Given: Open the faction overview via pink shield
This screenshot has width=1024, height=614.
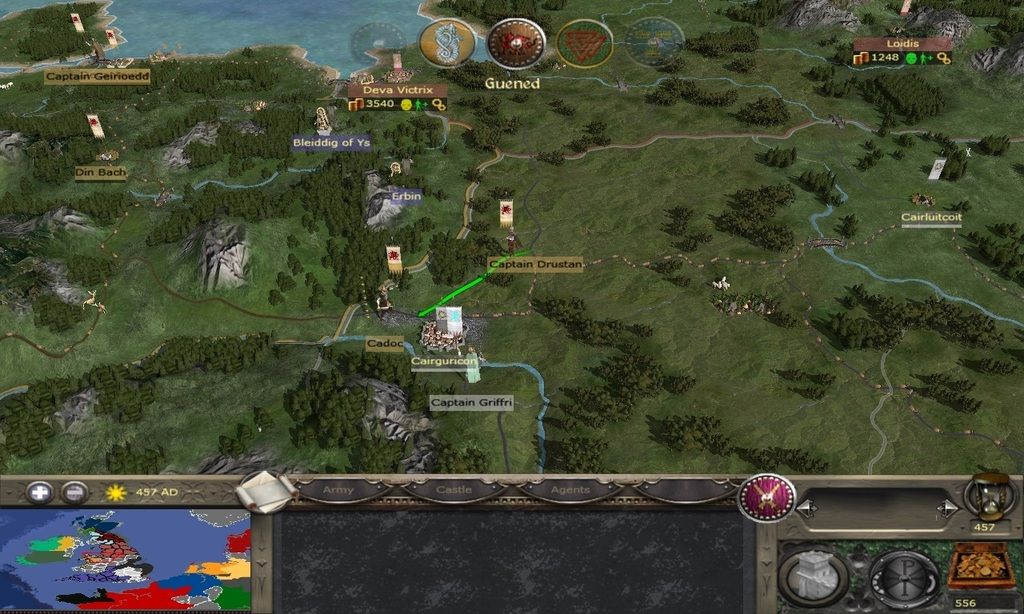Looking at the screenshot, I should tap(767, 497).
